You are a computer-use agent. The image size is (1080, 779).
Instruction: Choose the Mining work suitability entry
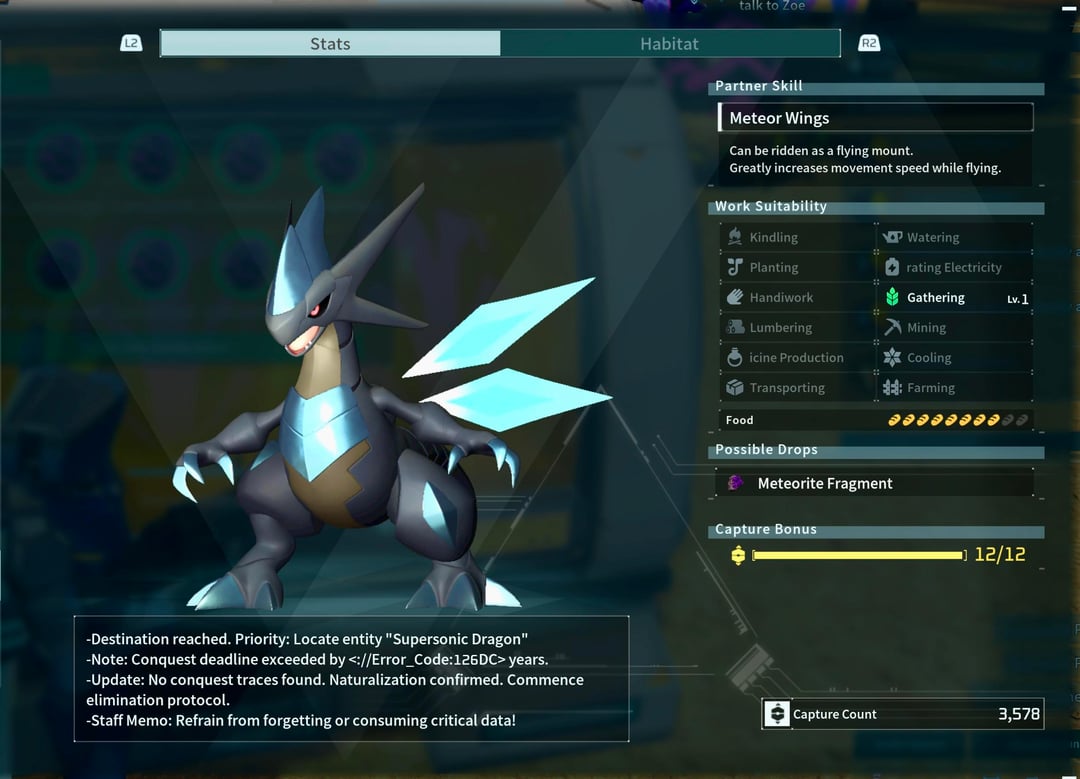click(955, 328)
